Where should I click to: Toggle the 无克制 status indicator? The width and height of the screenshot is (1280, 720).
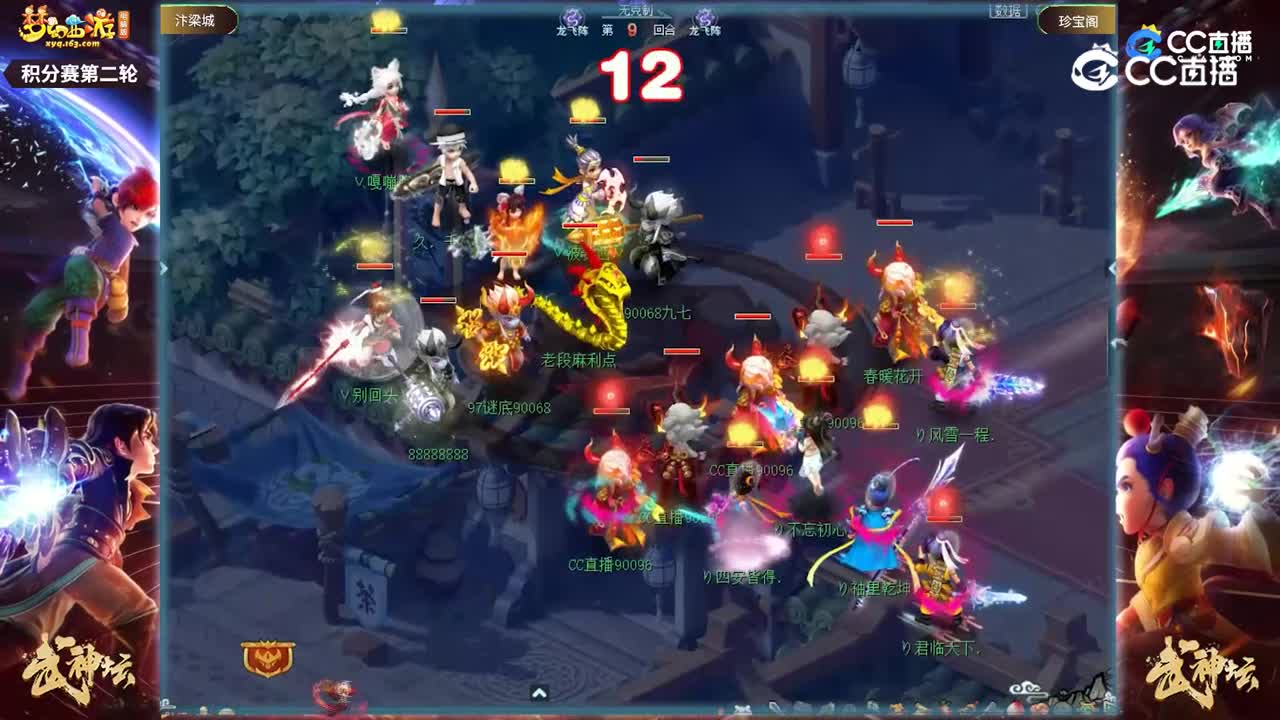coord(637,9)
